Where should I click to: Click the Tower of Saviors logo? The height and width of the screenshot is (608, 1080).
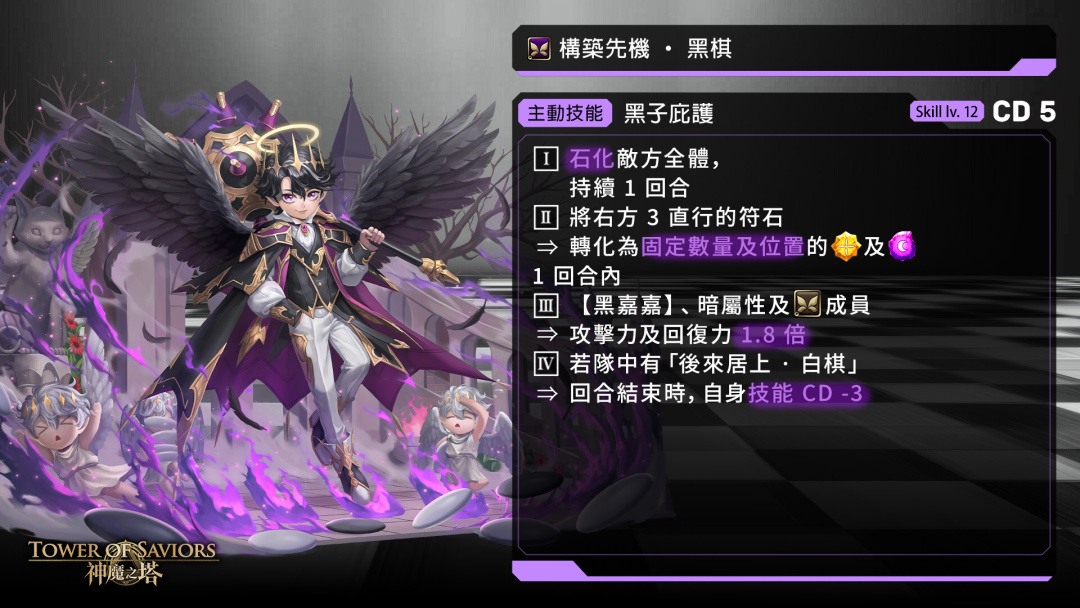tap(123, 560)
